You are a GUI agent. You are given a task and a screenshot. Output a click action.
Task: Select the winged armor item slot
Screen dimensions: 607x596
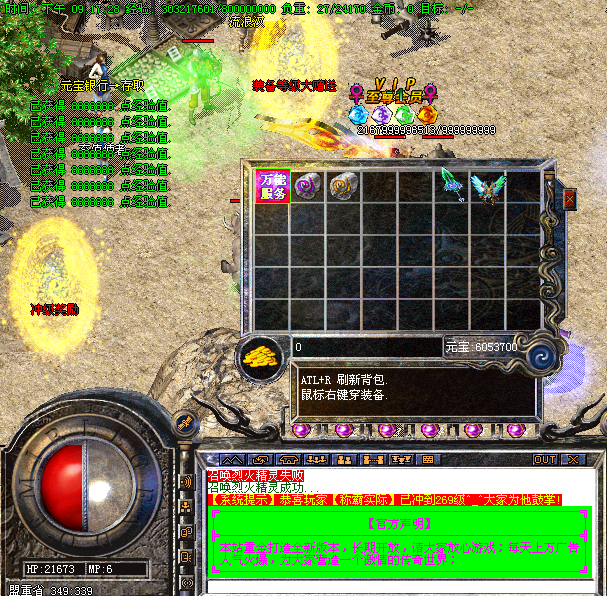tap(488, 187)
